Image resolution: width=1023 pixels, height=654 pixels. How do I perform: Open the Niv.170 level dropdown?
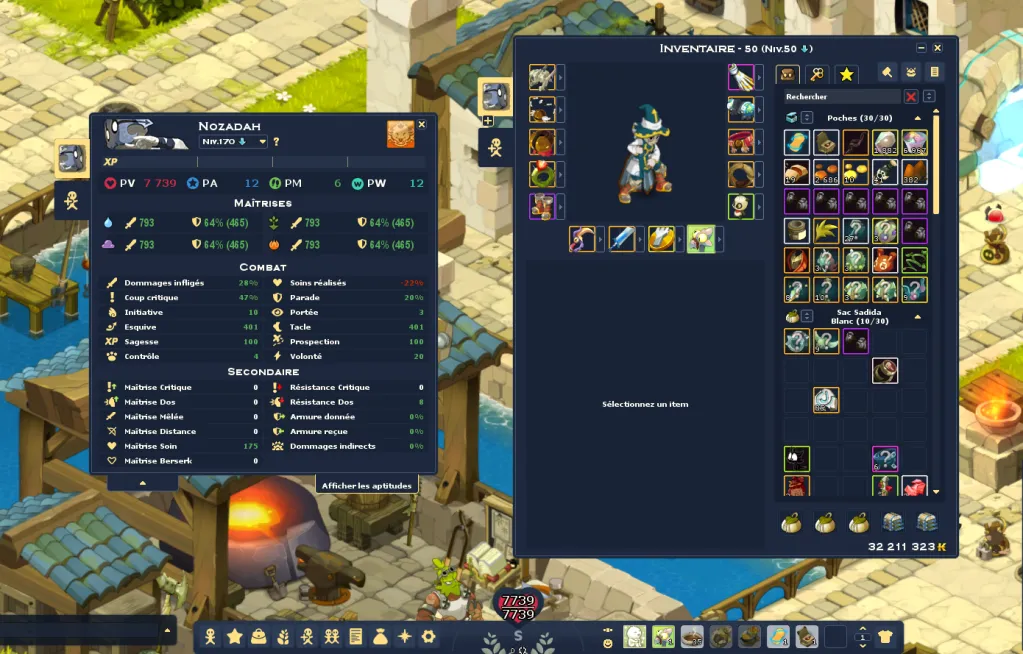coord(235,142)
